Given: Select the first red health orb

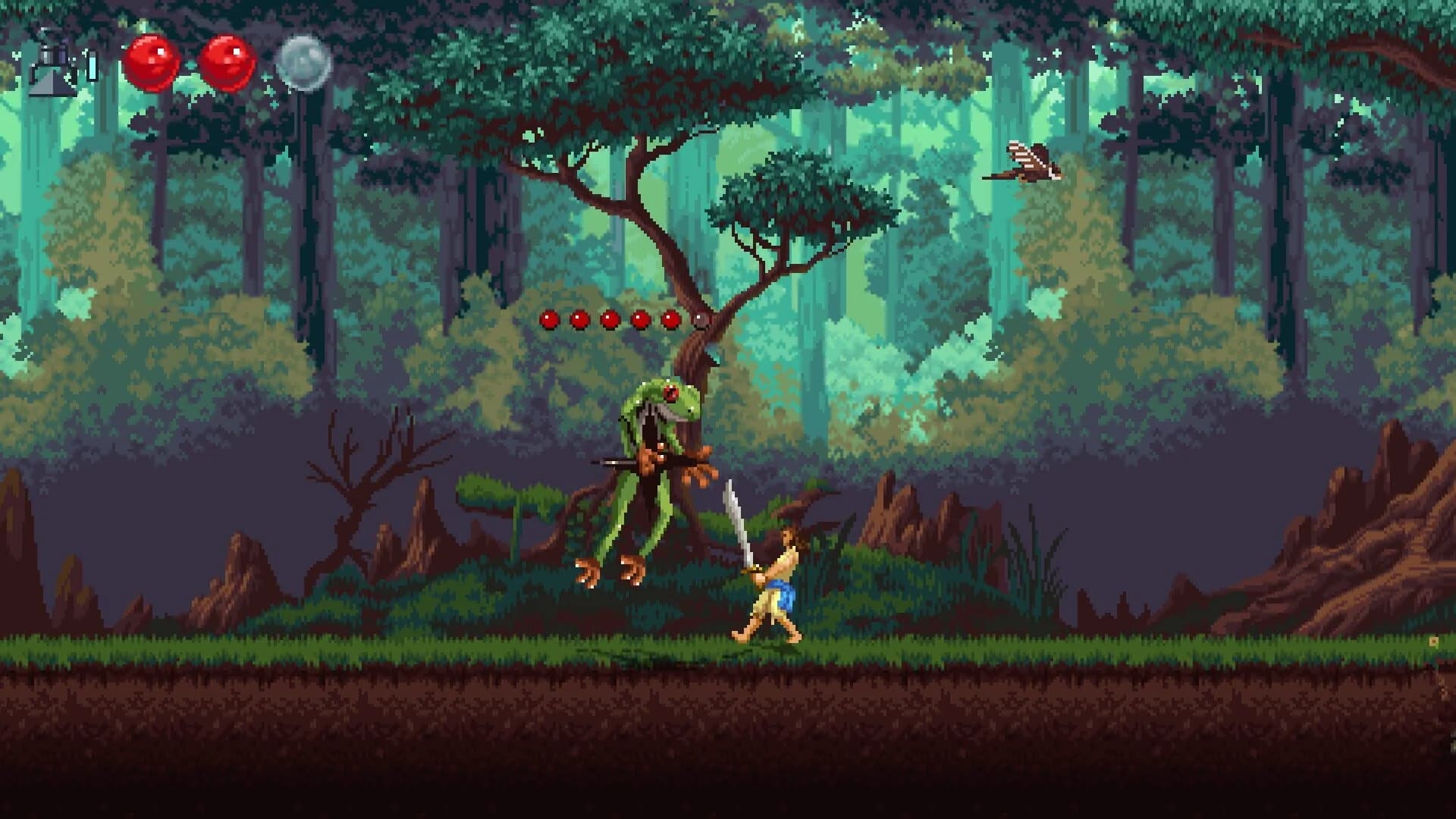Looking at the screenshot, I should click(x=152, y=62).
